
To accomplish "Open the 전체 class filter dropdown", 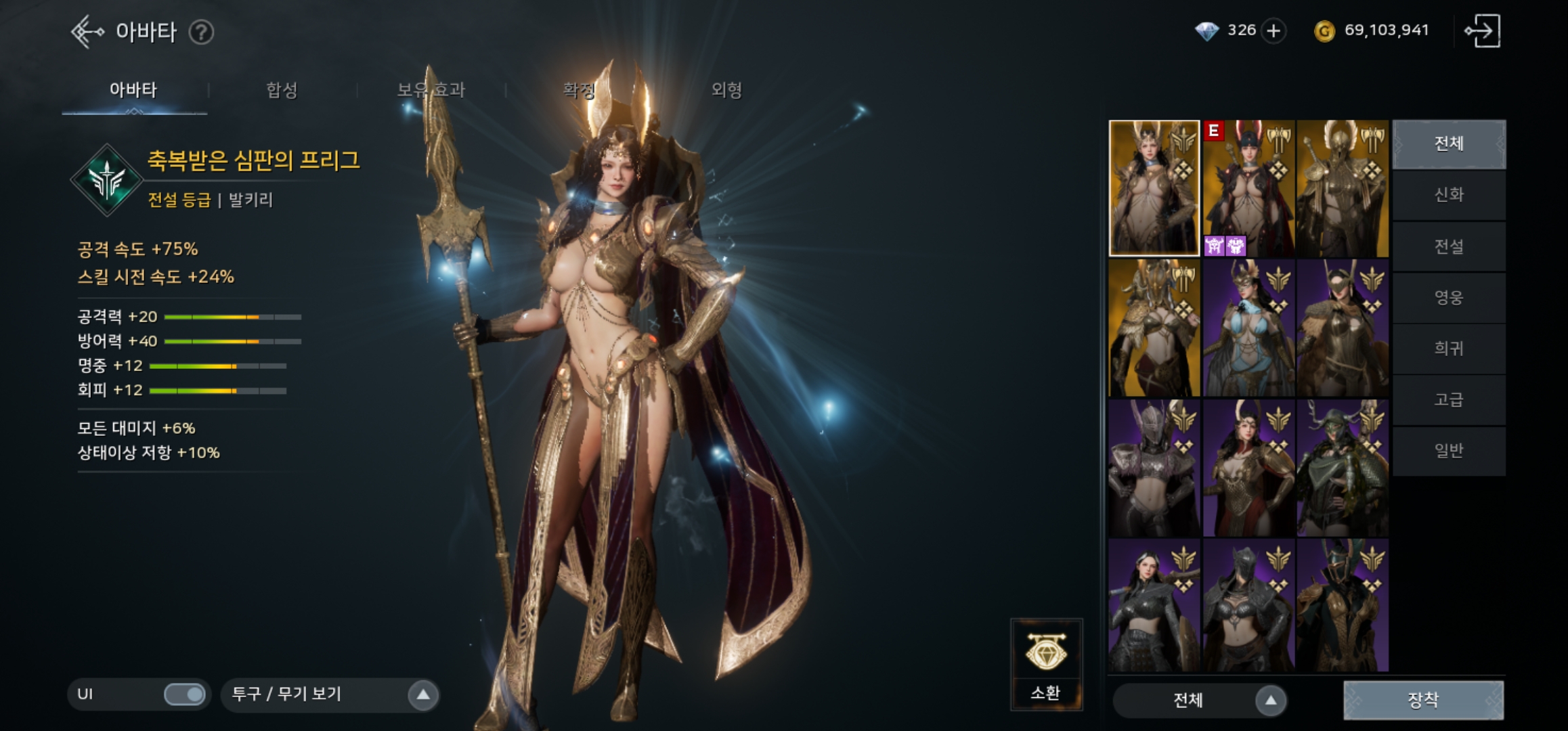I will pos(1270,701).
